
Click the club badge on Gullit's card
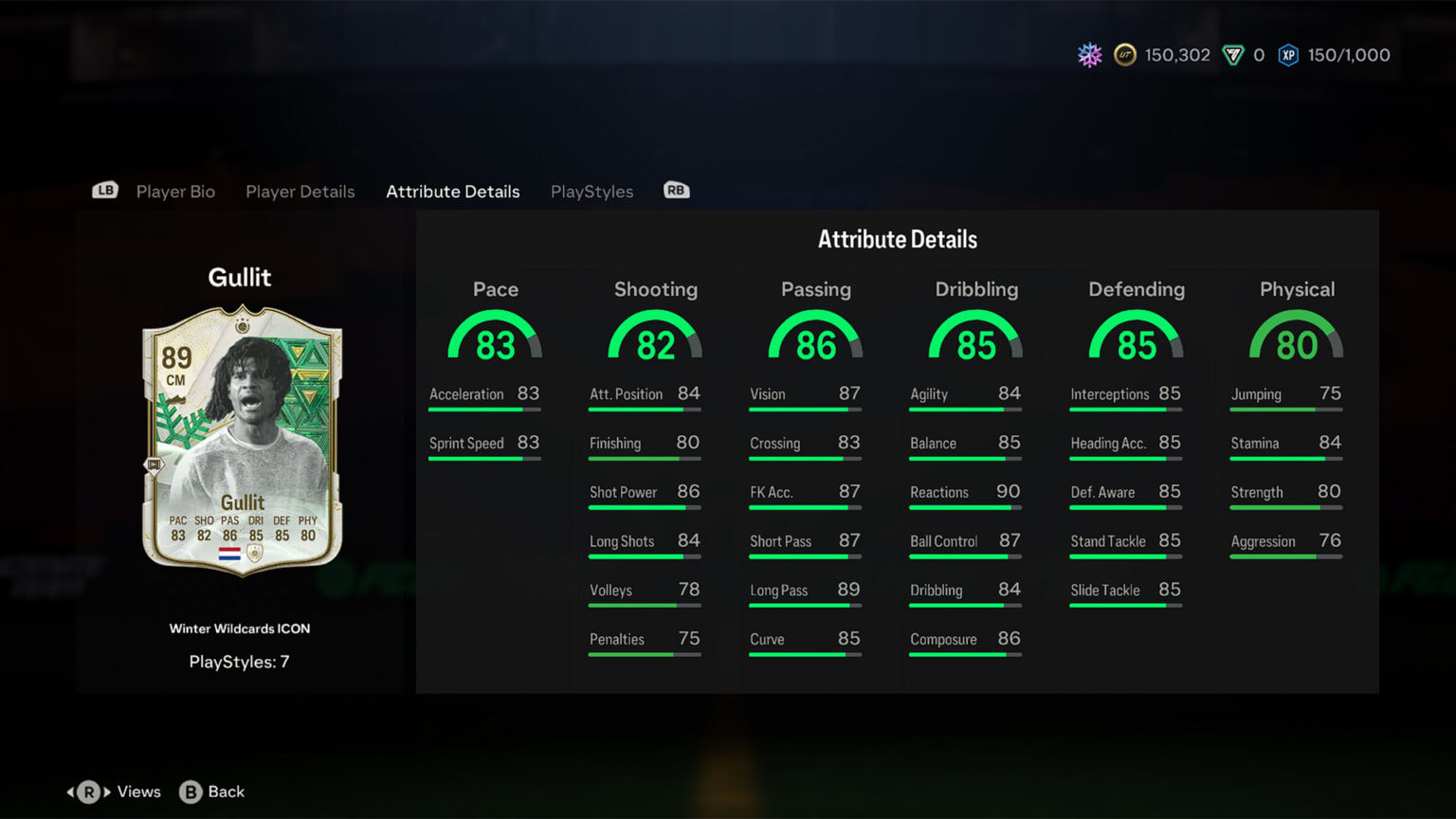coord(254,554)
